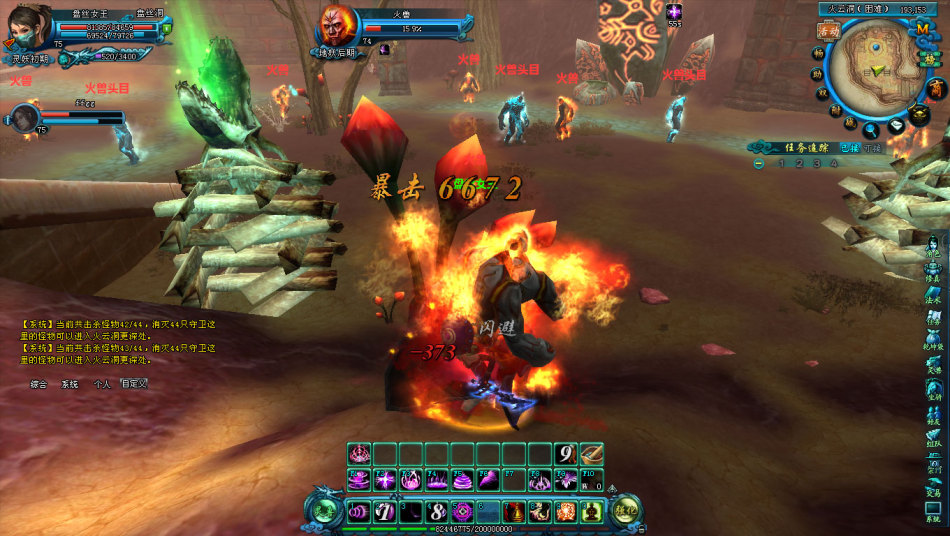
Task: Use the mortar and pestle item slot
Action: click(x=592, y=454)
